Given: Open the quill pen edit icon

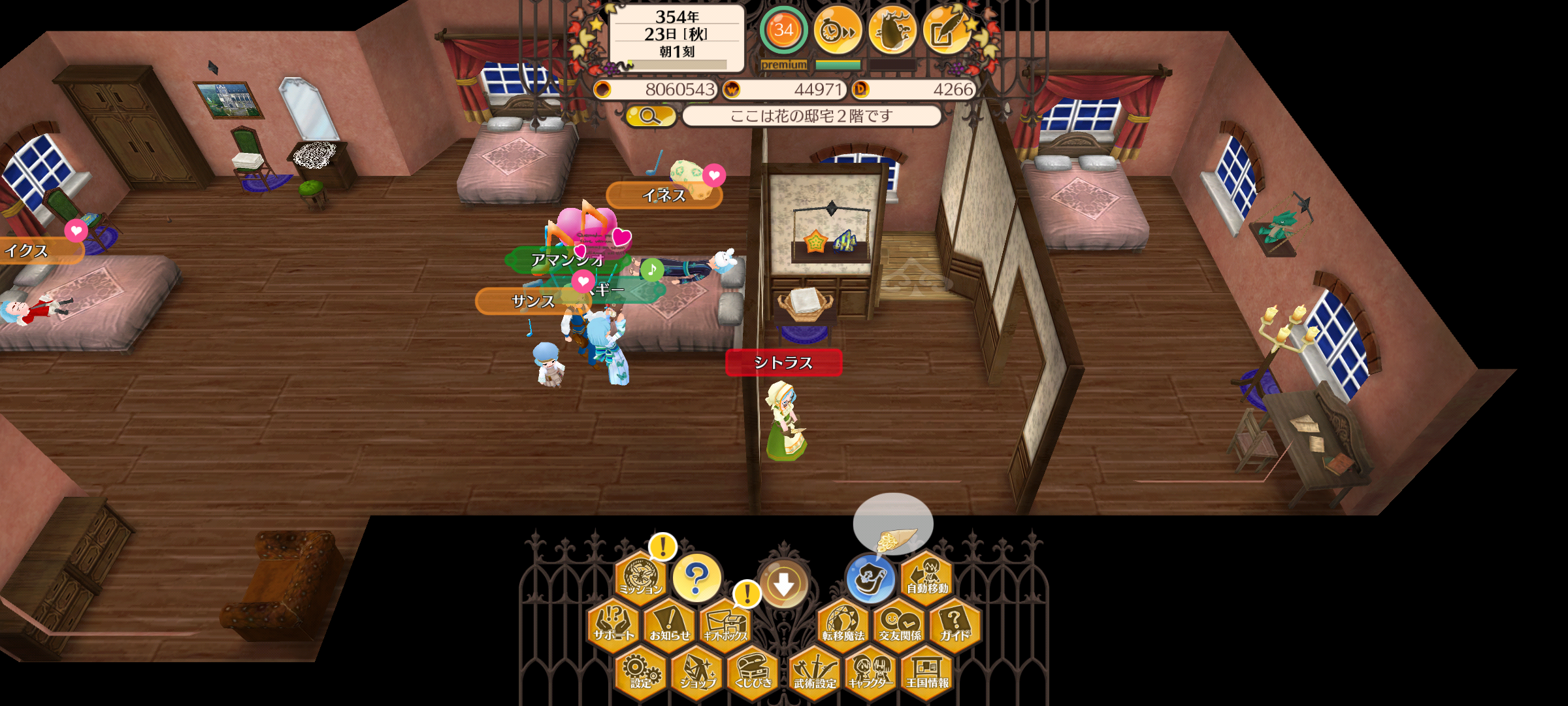Looking at the screenshot, I should (947, 30).
